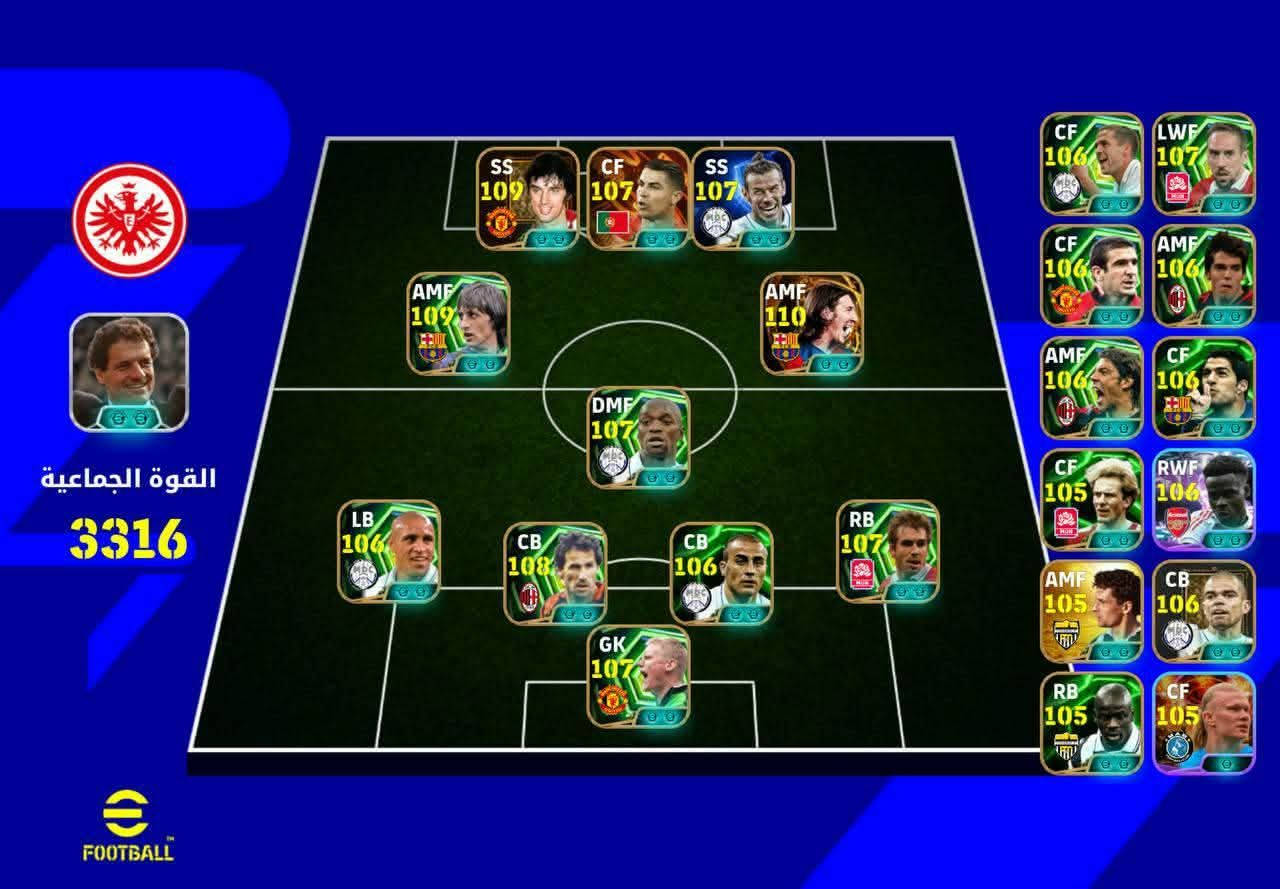
Task: Click the Eintracht Frankfurt club crest
Action: coord(130,220)
